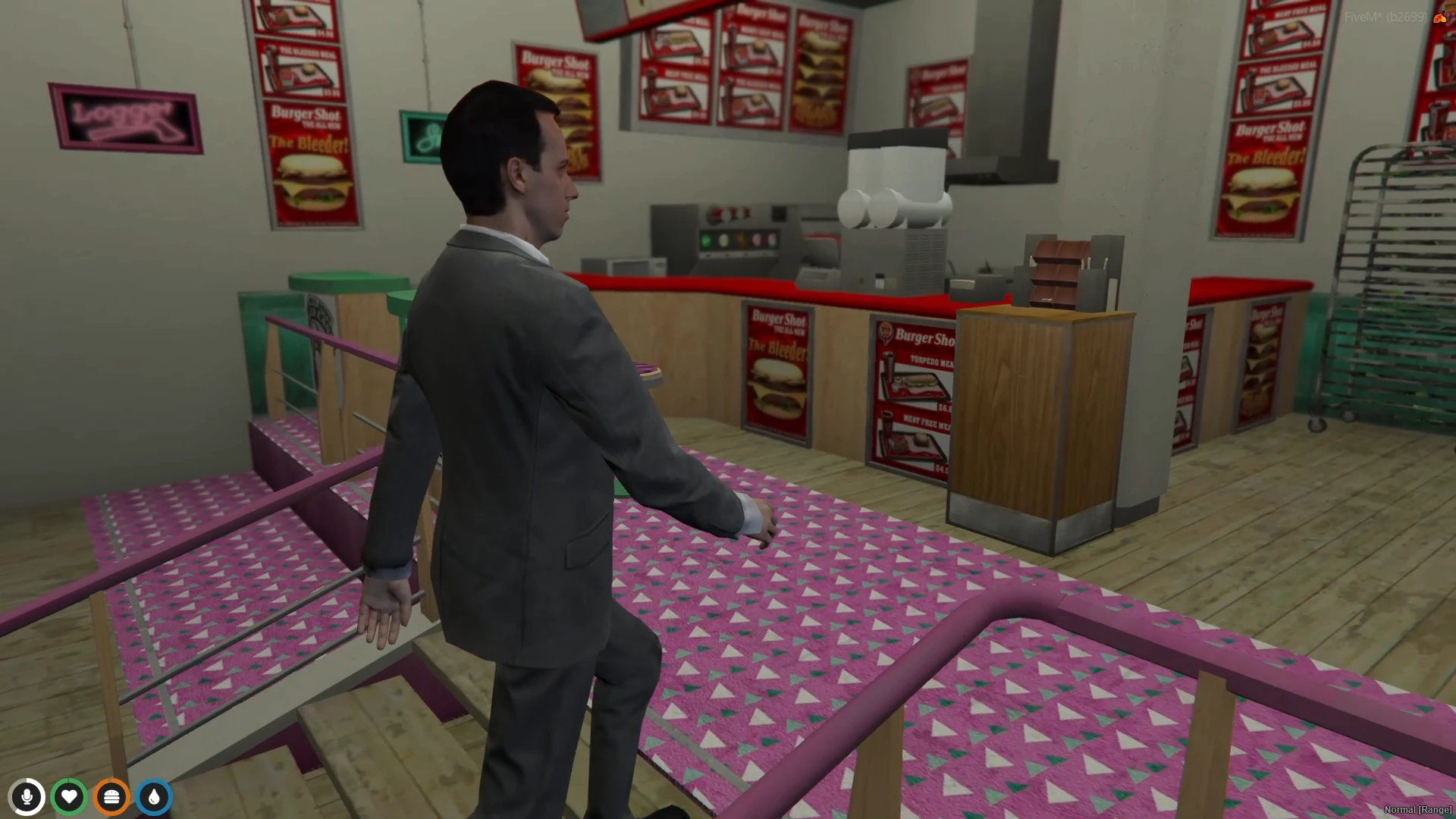Open the Burger Shot Bleeder poster on left wall
Viewport: 1456px width, 819px height.
point(311,163)
